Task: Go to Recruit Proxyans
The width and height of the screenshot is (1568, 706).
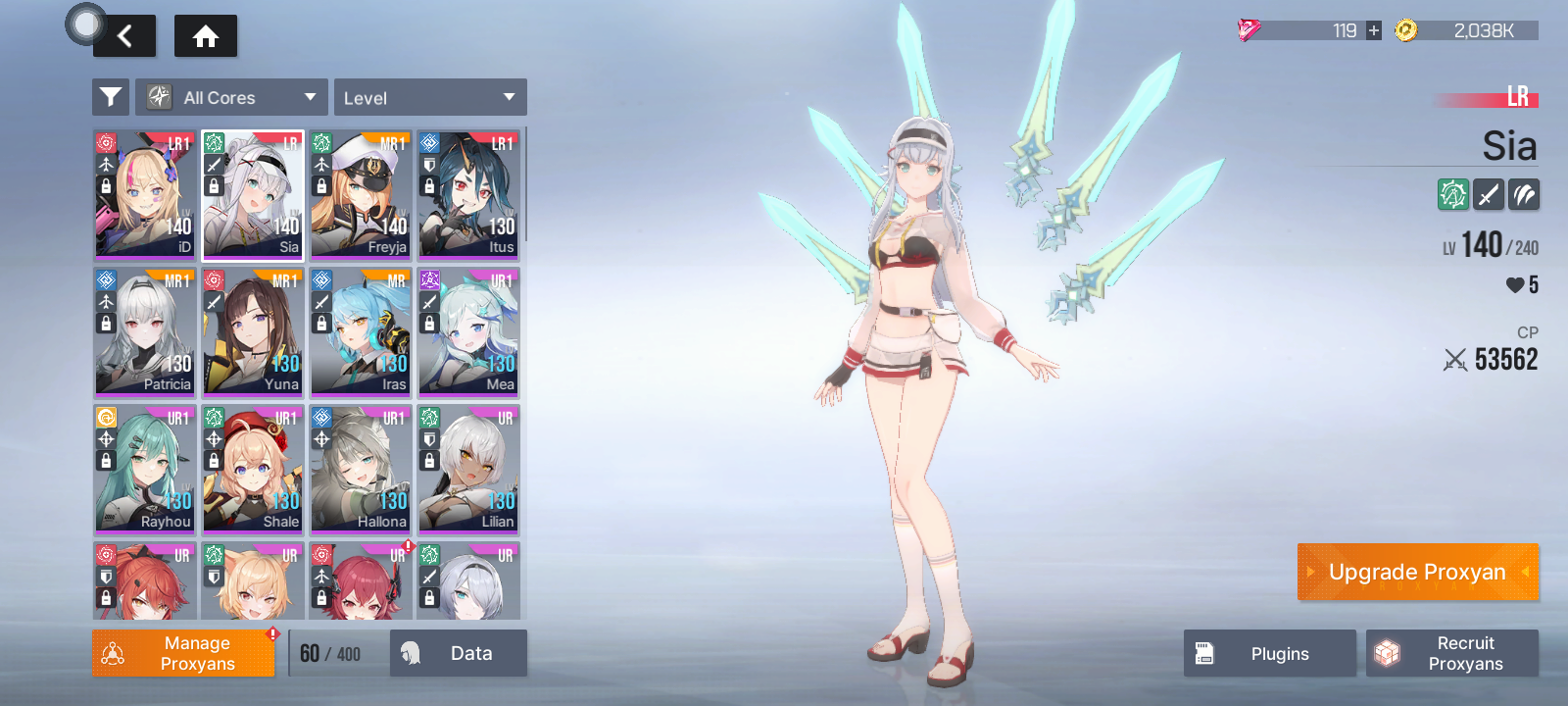Action: coord(1452,653)
